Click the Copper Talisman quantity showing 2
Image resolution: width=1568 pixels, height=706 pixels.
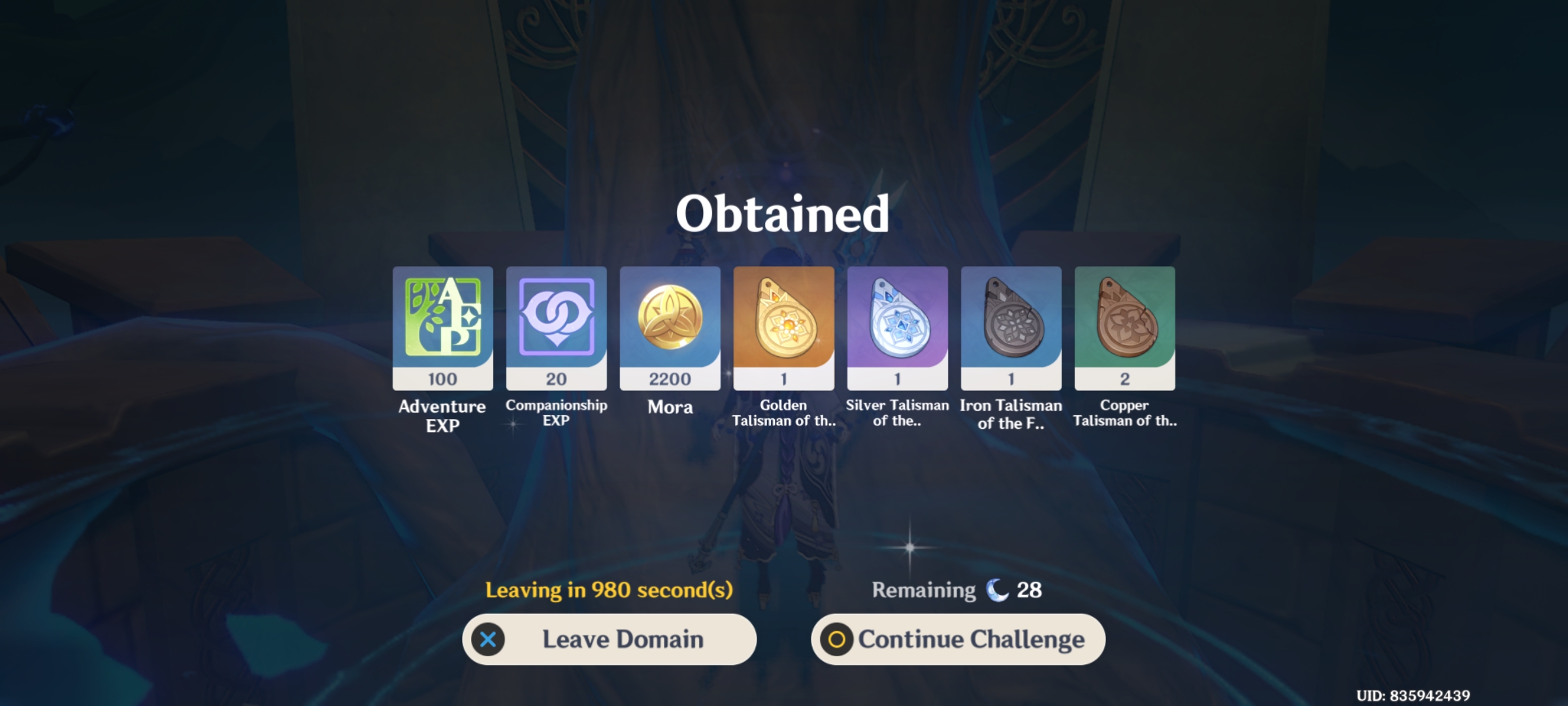coord(1125,378)
